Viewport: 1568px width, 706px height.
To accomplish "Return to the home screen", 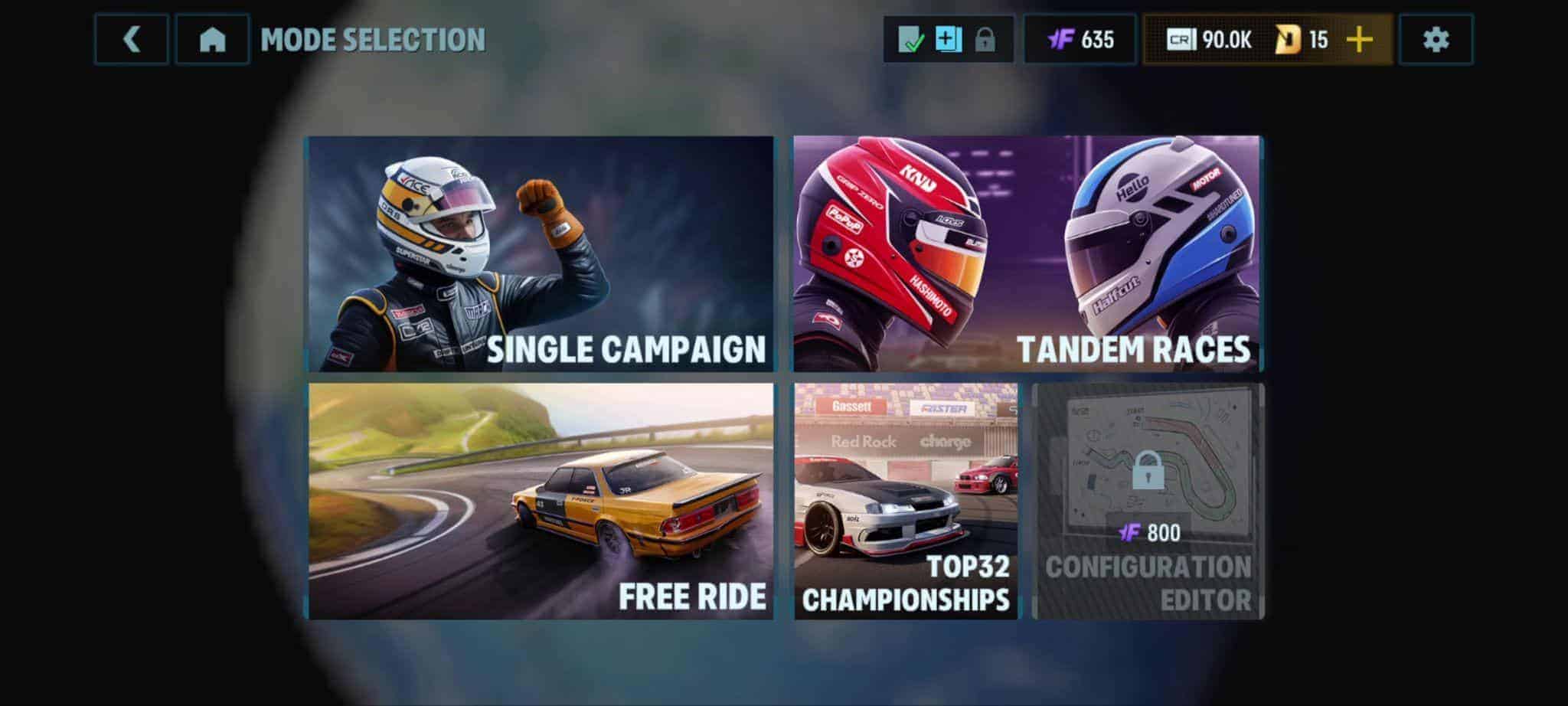I will tap(212, 40).
